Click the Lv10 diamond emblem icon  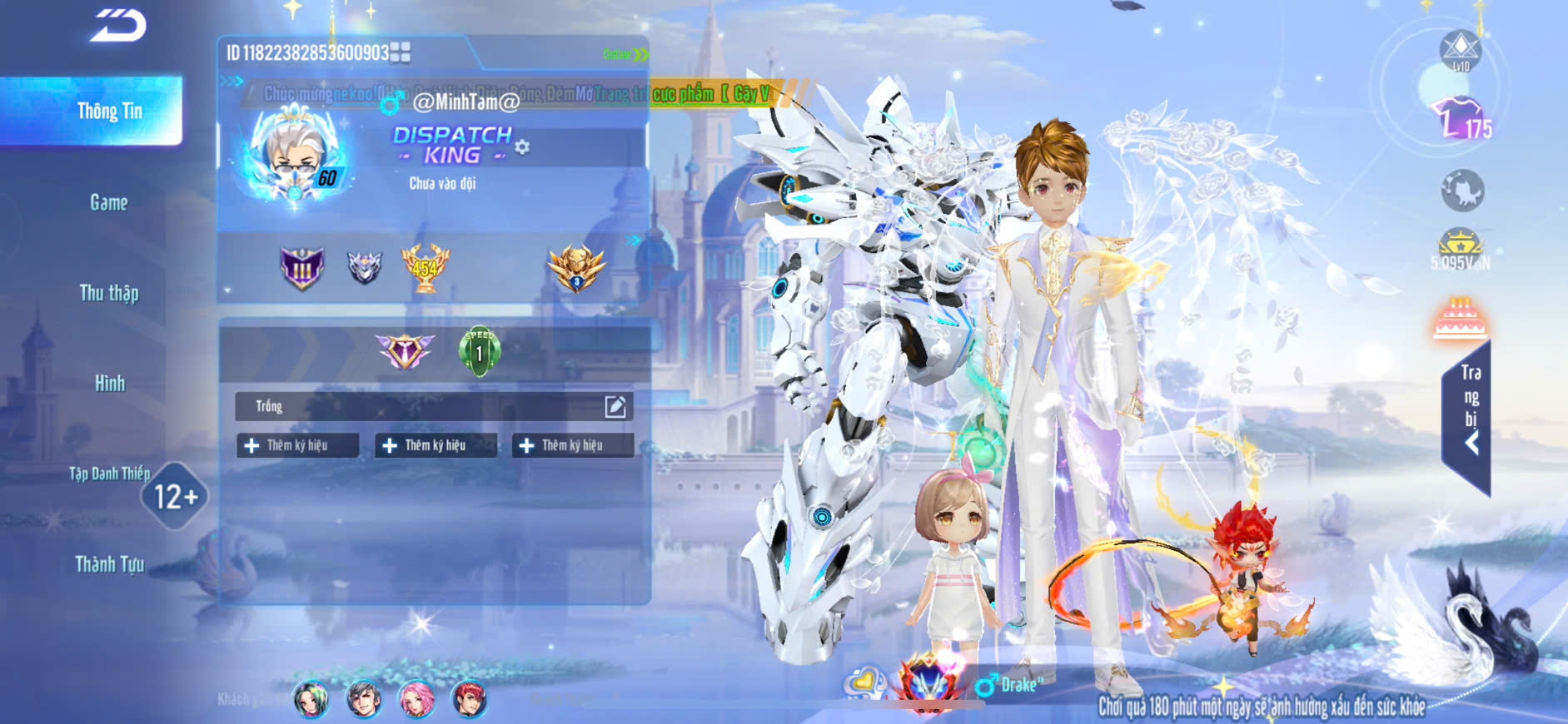1461,50
